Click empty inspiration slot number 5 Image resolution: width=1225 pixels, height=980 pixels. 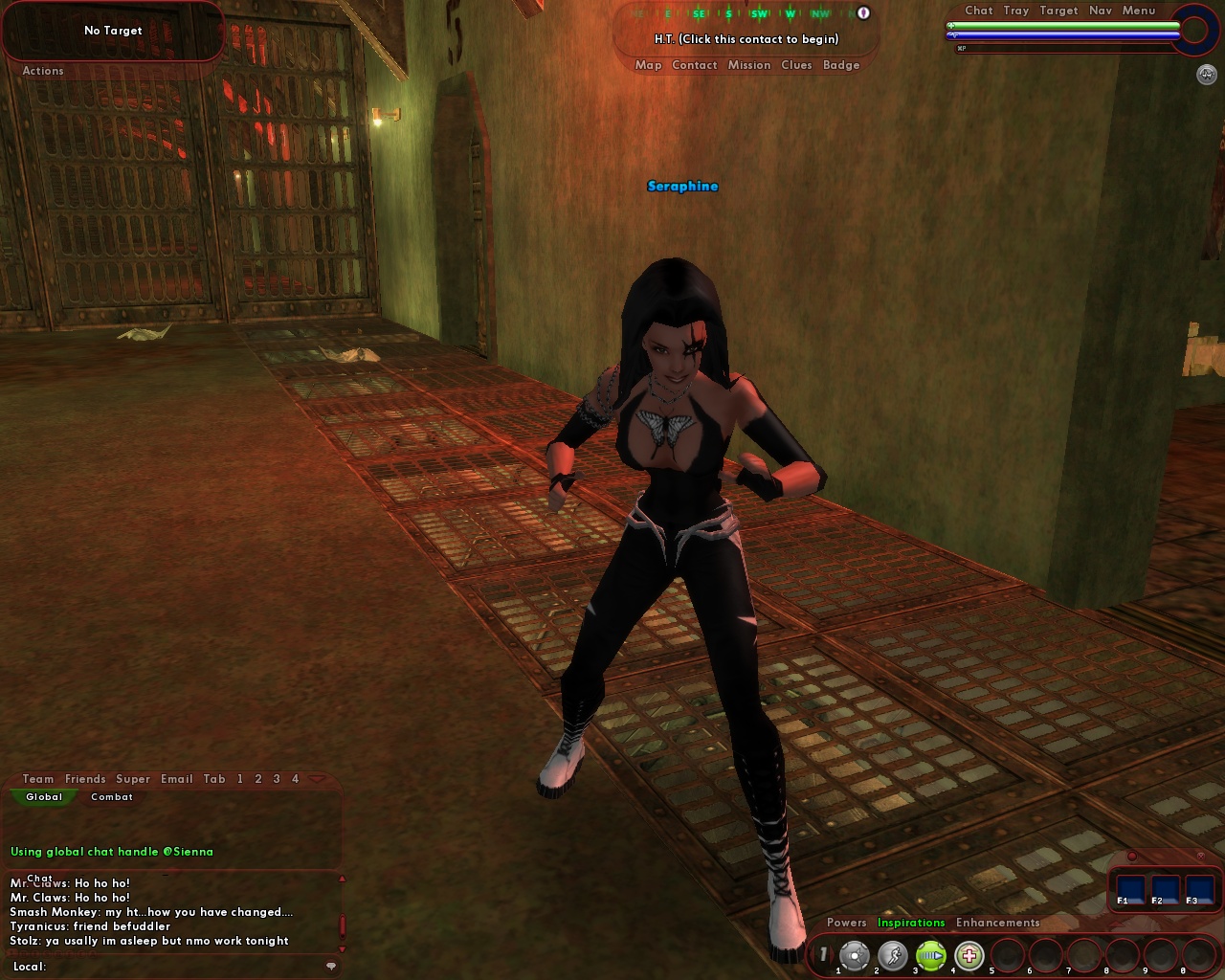point(1006,955)
